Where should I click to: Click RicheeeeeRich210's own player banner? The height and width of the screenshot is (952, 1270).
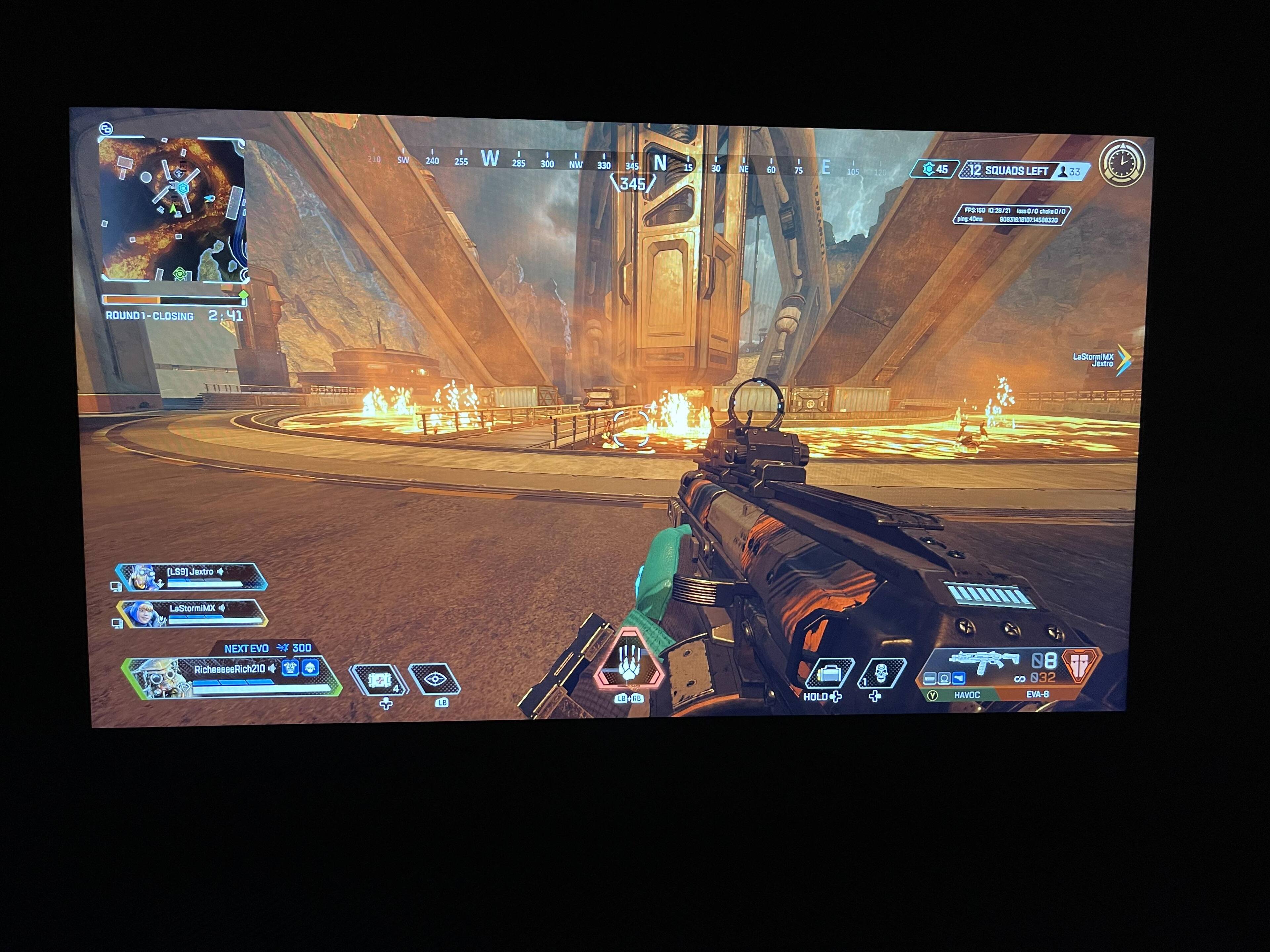[230, 677]
